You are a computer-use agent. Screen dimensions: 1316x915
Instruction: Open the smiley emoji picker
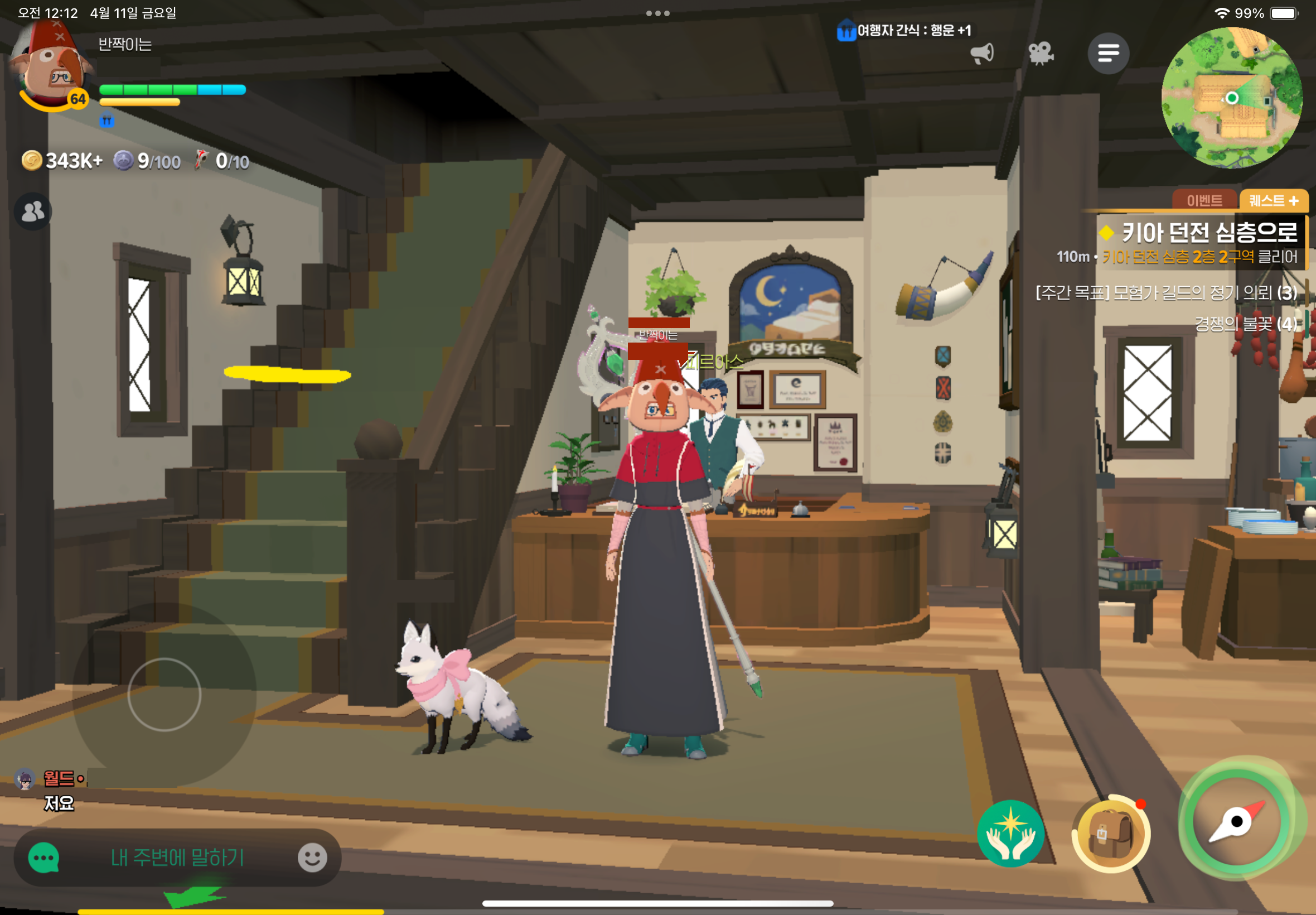[312, 858]
